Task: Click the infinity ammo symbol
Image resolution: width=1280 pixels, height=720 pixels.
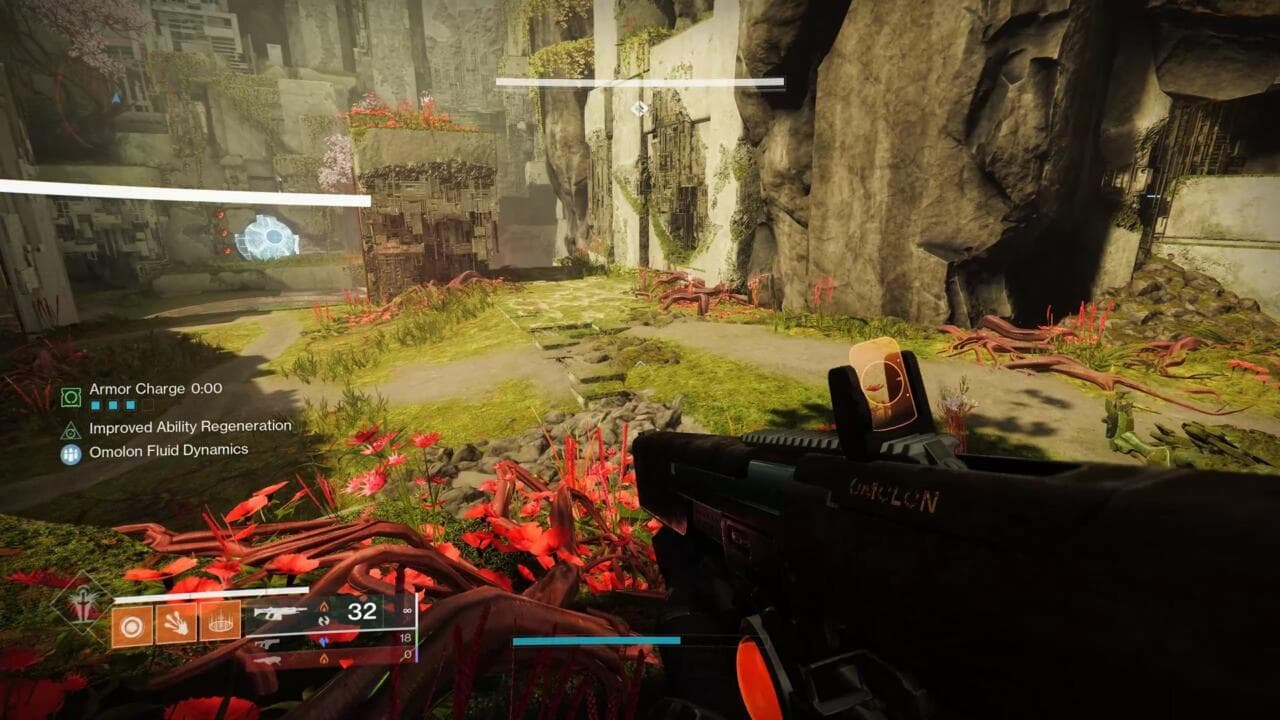Action: tap(406, 611)
